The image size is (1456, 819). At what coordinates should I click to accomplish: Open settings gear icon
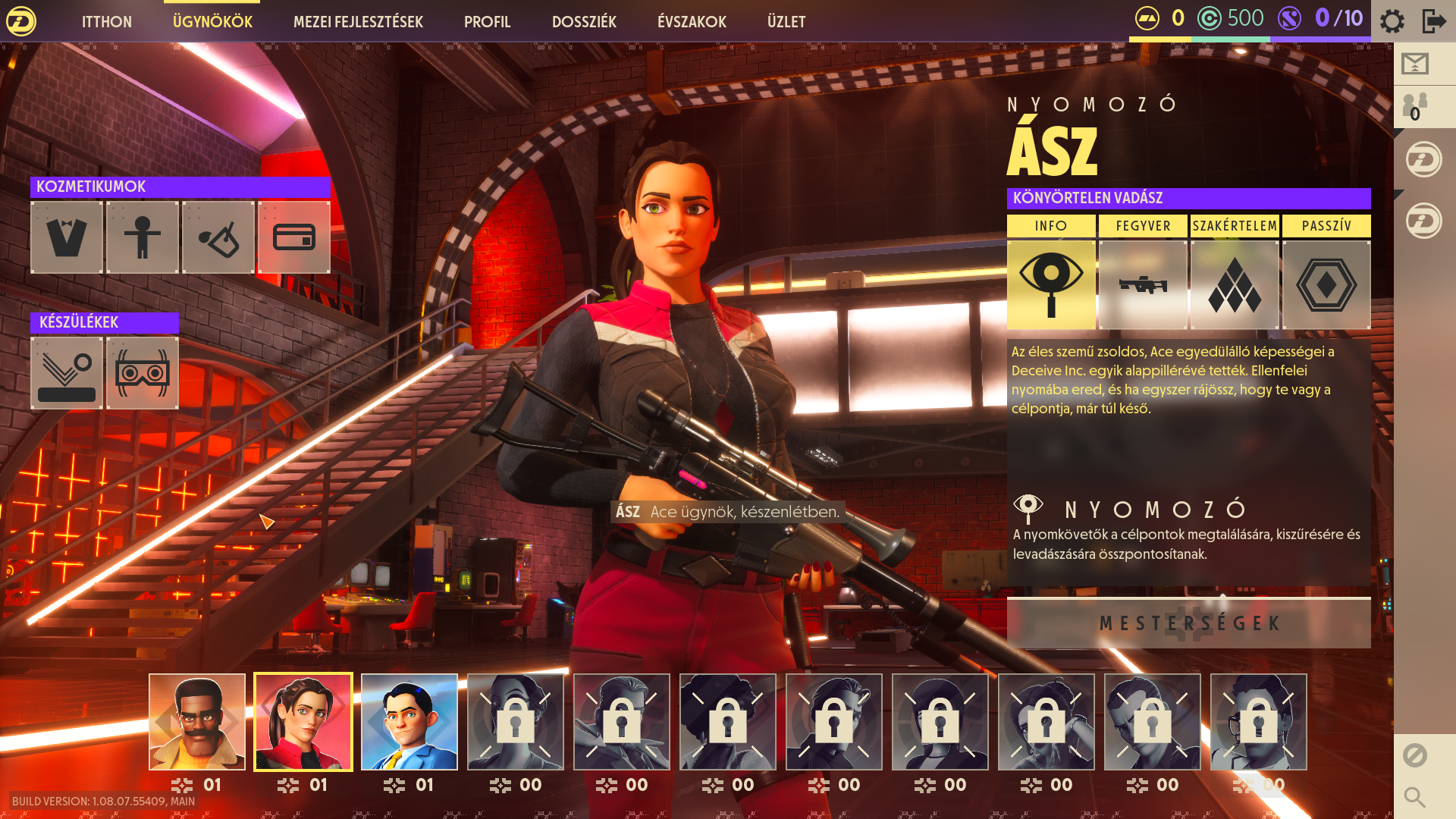pos(1392,21)
